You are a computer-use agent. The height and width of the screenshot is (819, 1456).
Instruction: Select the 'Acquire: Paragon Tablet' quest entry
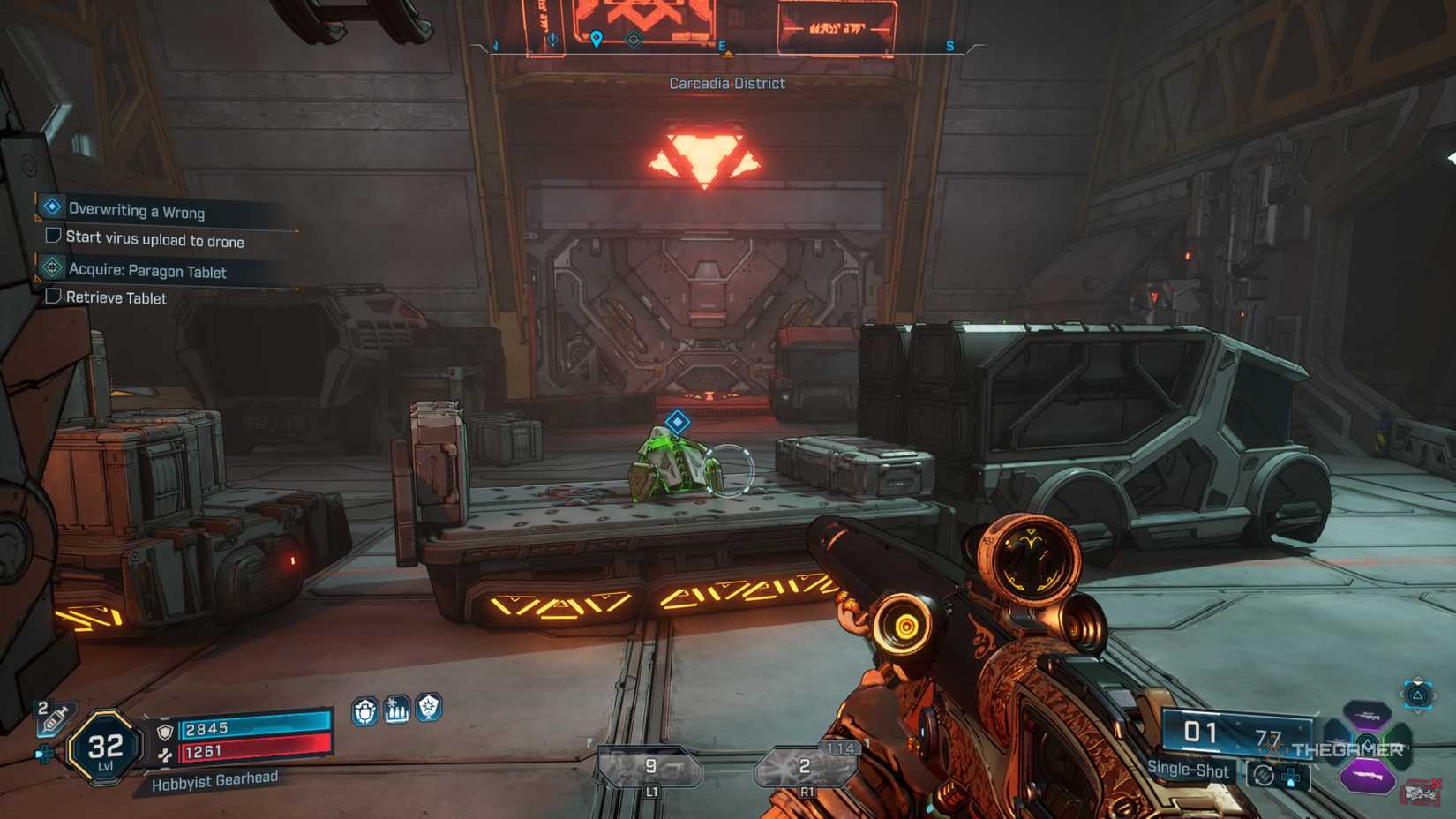coord(147,272)
